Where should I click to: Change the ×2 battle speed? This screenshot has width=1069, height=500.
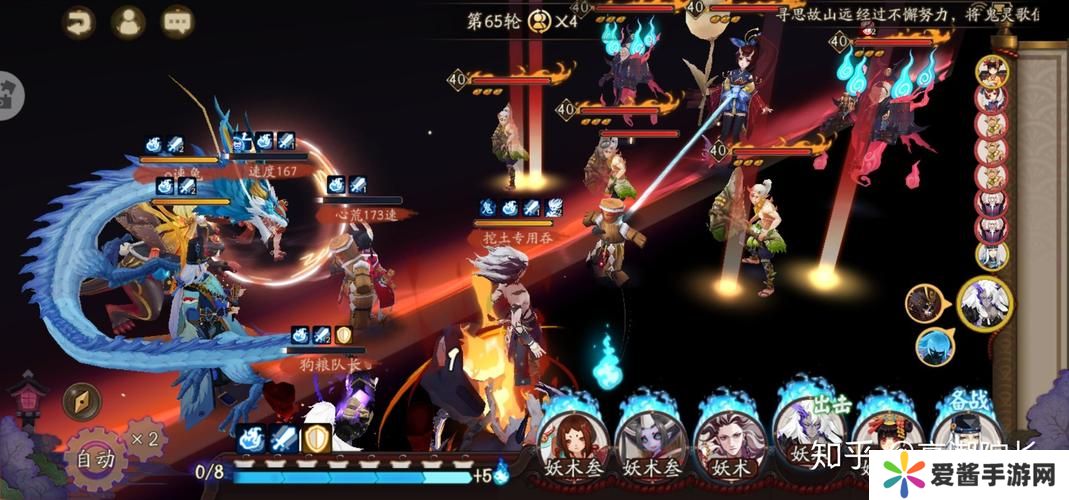(x=143, y=438)
